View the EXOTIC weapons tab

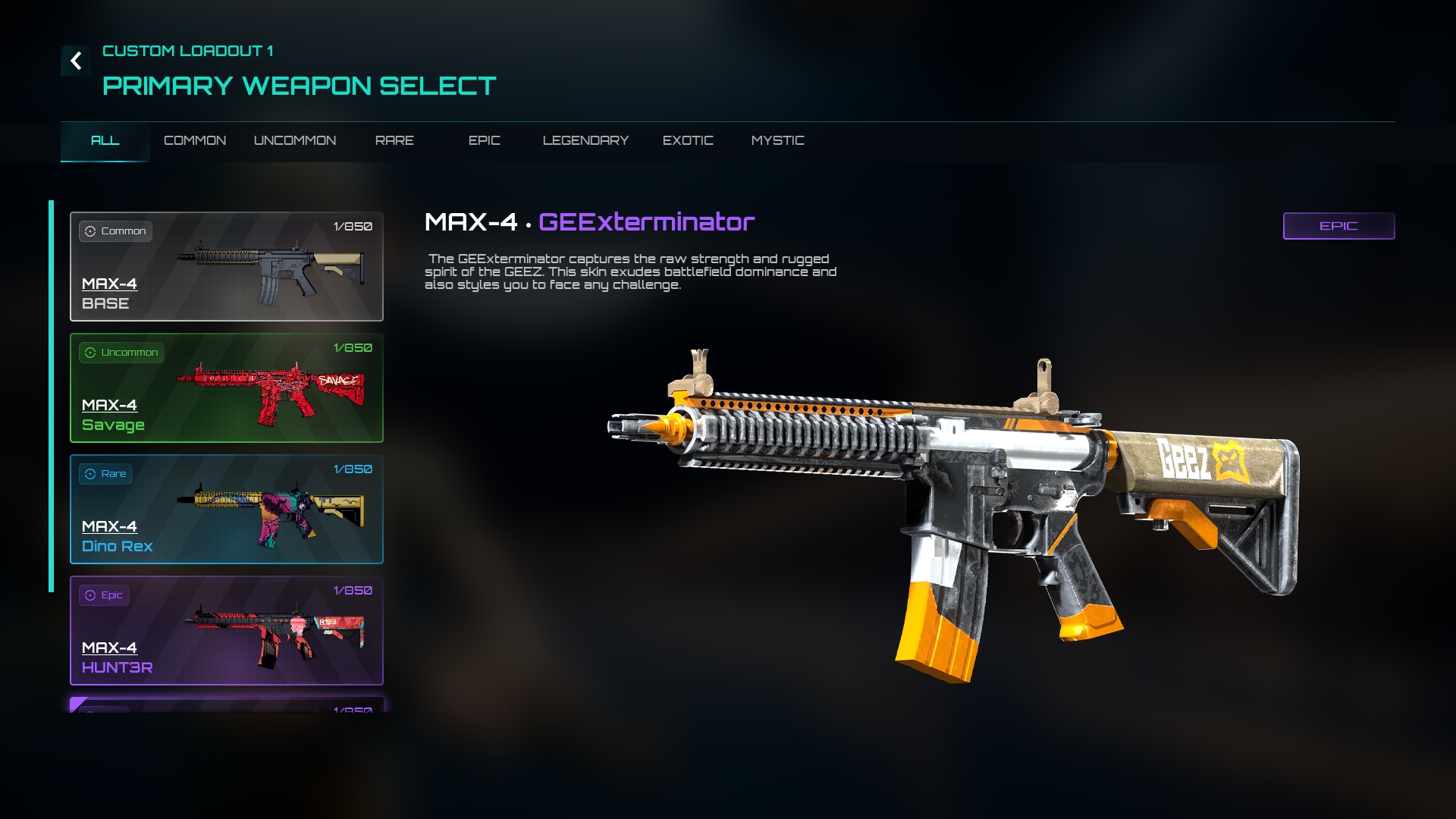pyautogui.click(x=688, y=141)
